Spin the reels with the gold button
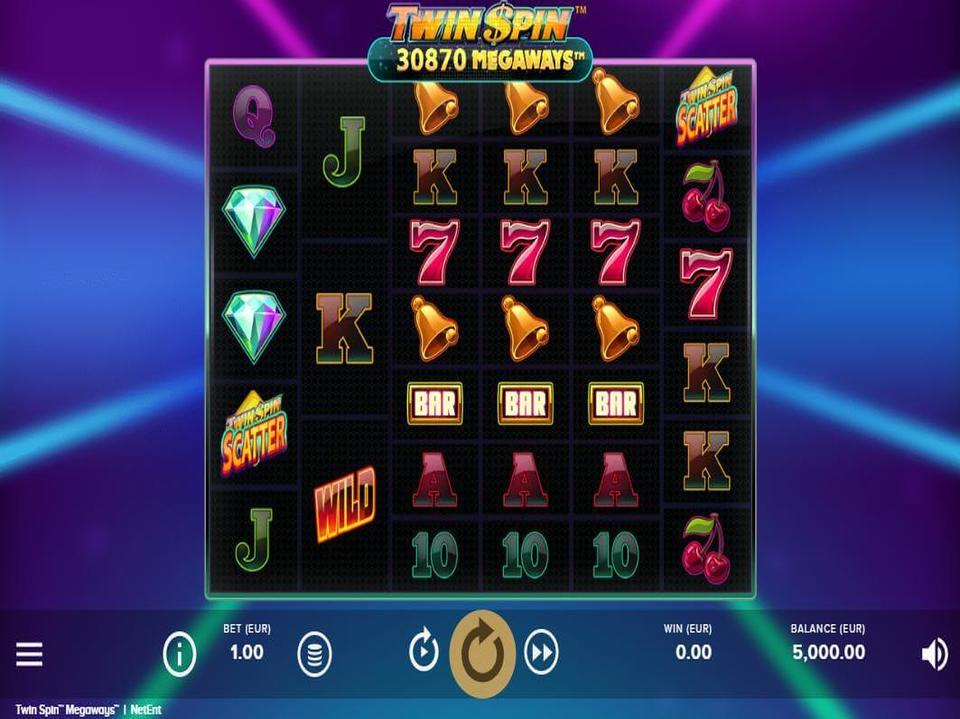 tap(482, 654)
